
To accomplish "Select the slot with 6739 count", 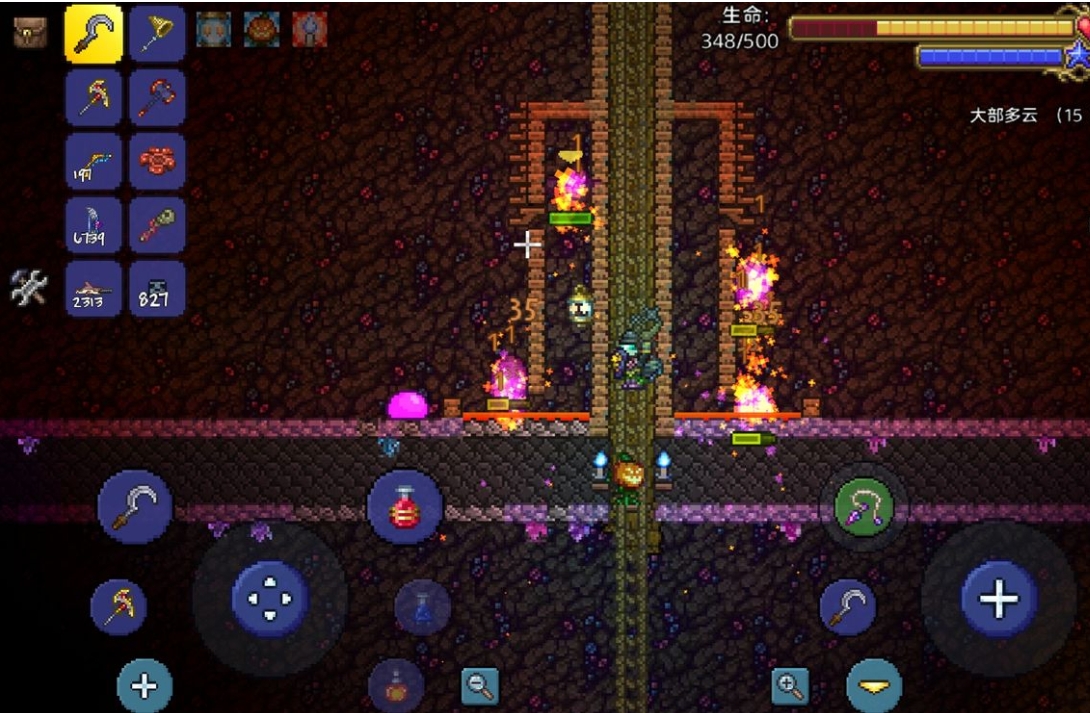I will pyautogui.click(x=94, y=225).
